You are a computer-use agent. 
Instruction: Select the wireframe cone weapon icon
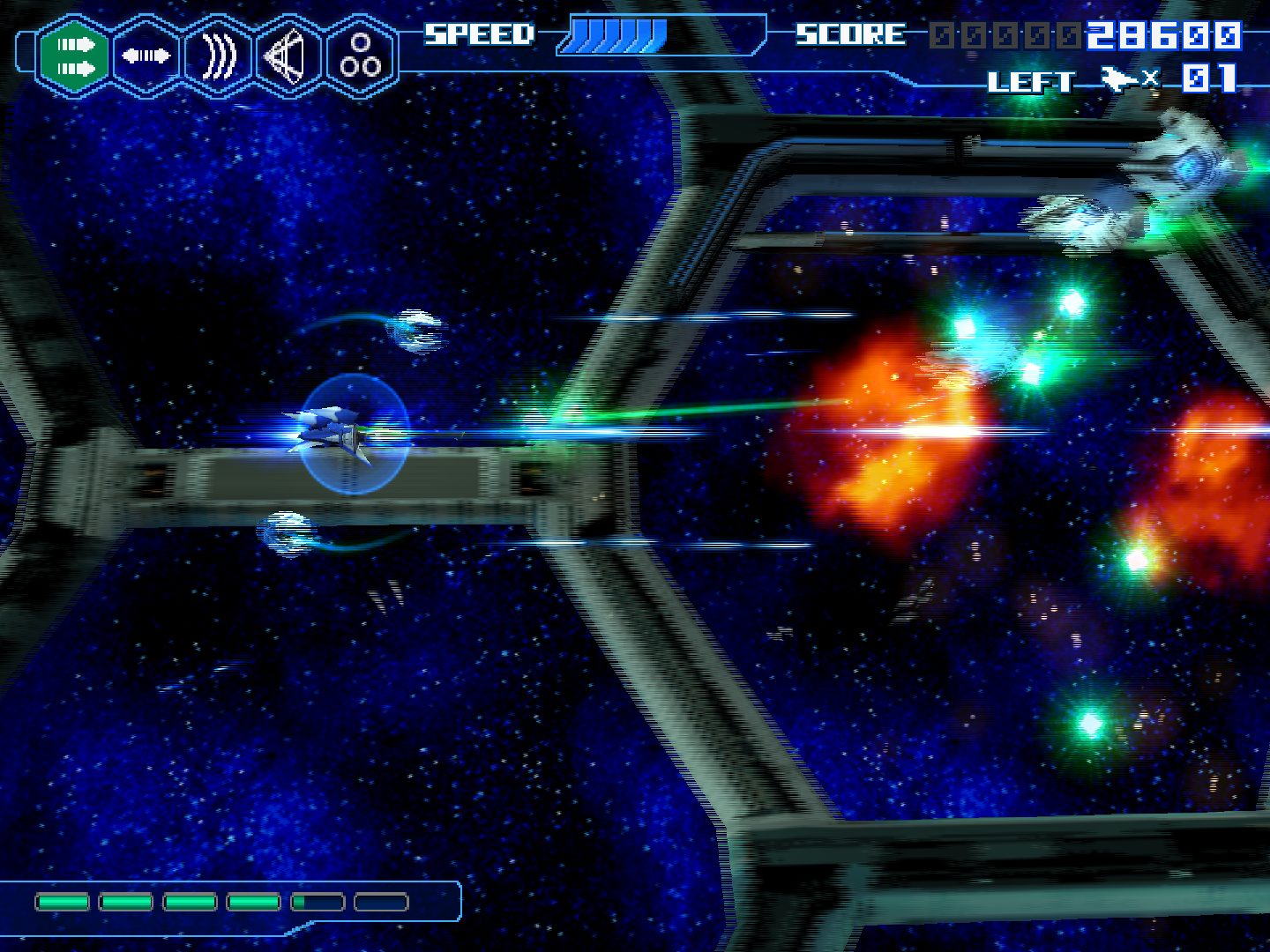tap(289, 56)
